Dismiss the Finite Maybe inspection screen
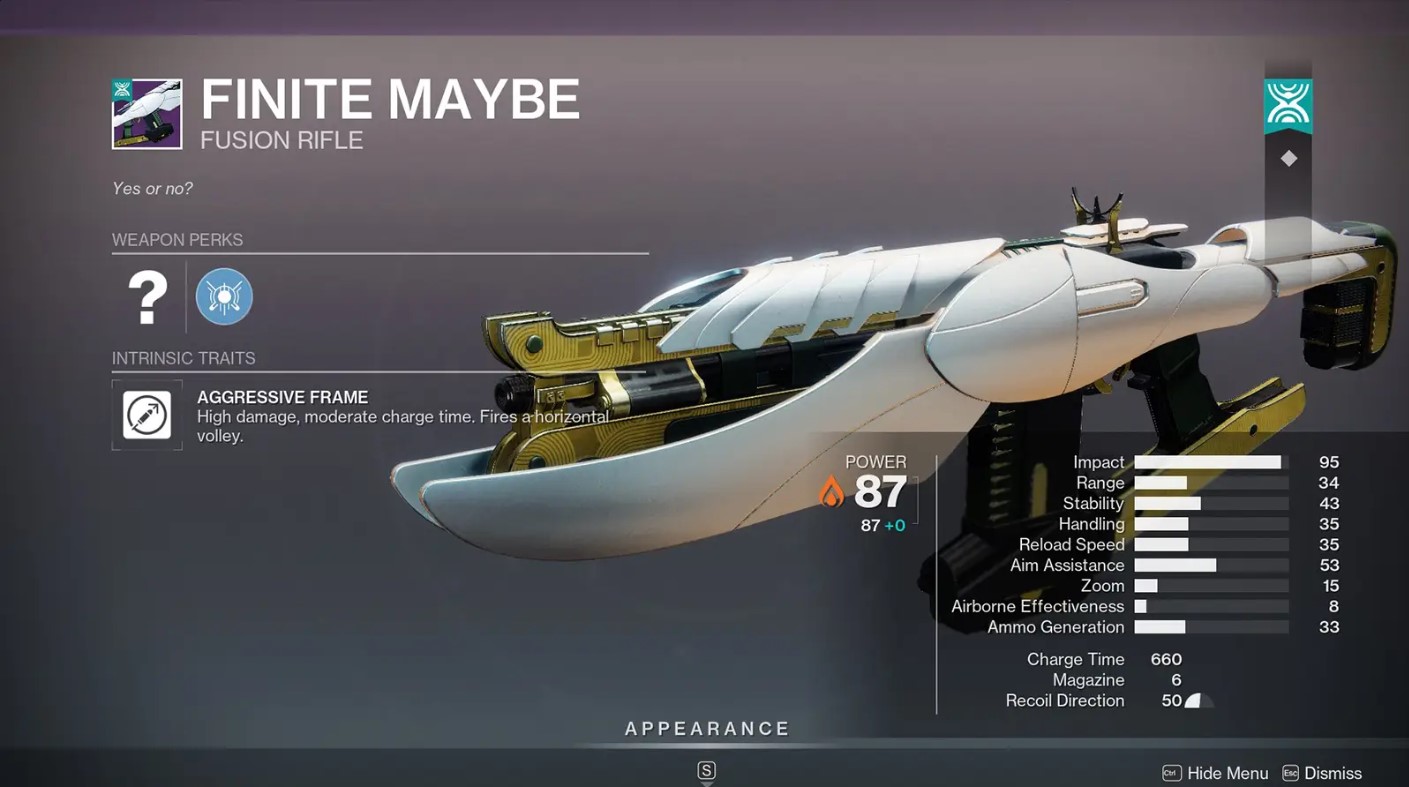Screen dimensions: 1409x787 click(x=1321, y=773)
